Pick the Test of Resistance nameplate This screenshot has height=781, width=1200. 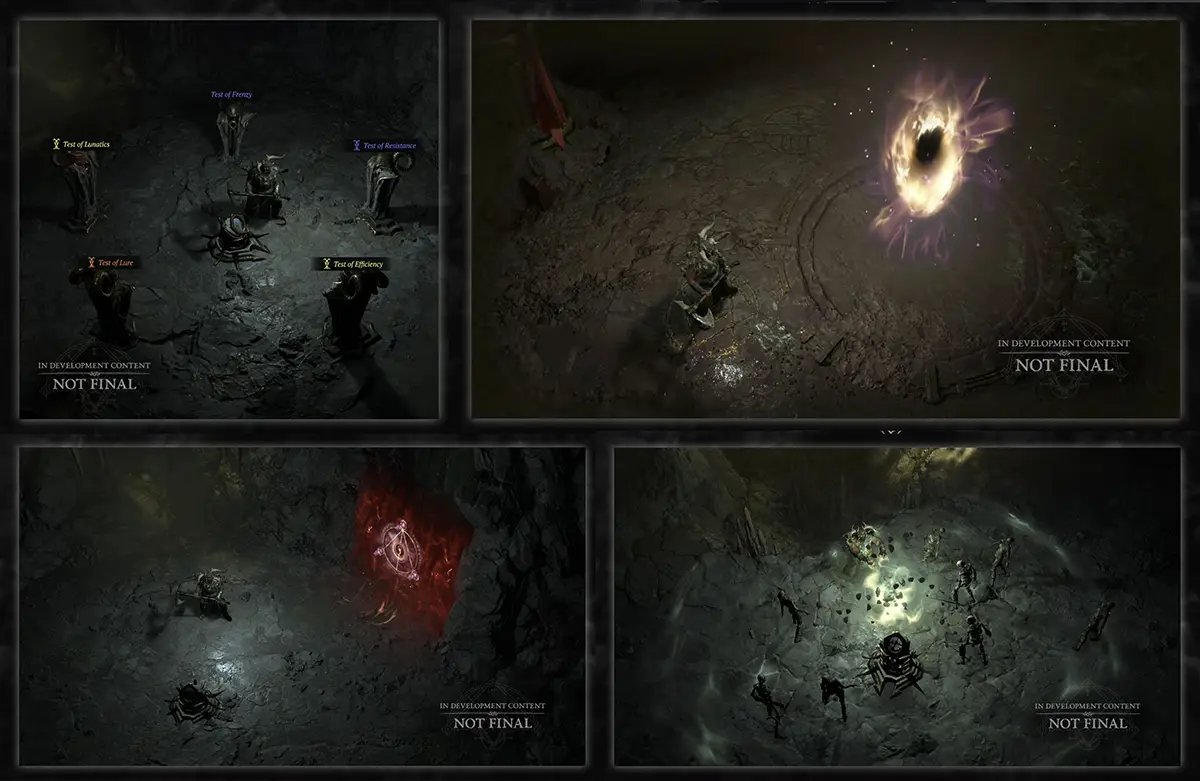(385, 146)
